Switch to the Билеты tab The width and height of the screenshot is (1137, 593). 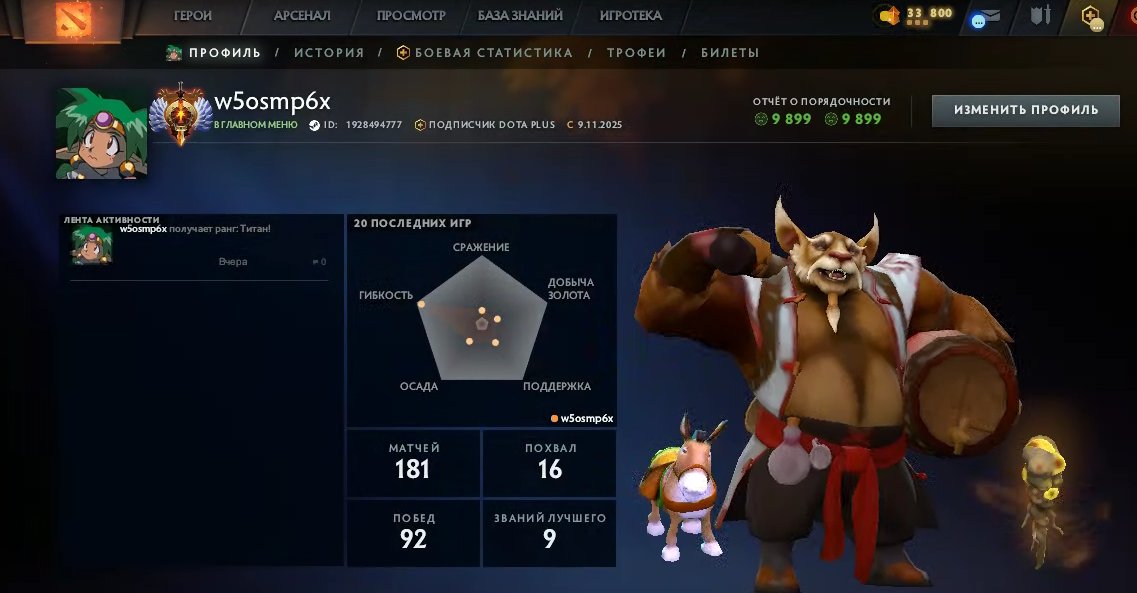pos(730,53)
